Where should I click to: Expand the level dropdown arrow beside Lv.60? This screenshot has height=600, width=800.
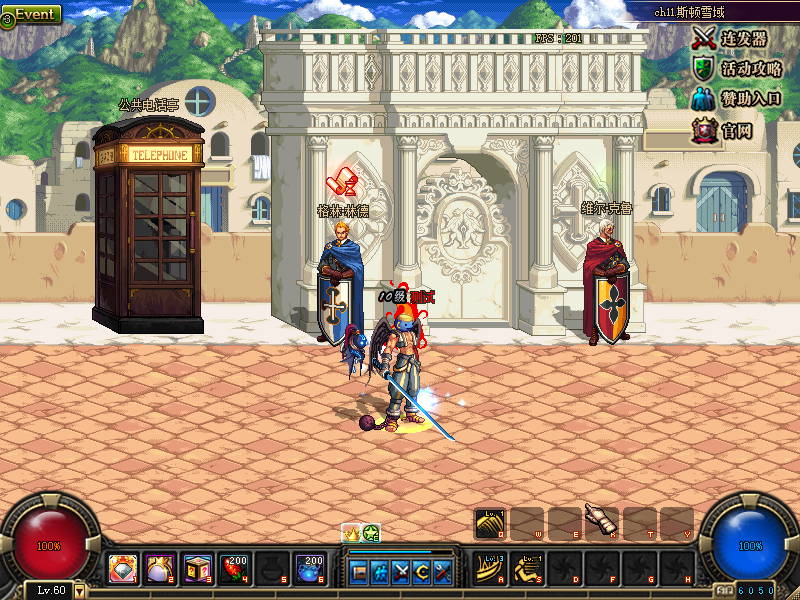[x=80, y=590]
